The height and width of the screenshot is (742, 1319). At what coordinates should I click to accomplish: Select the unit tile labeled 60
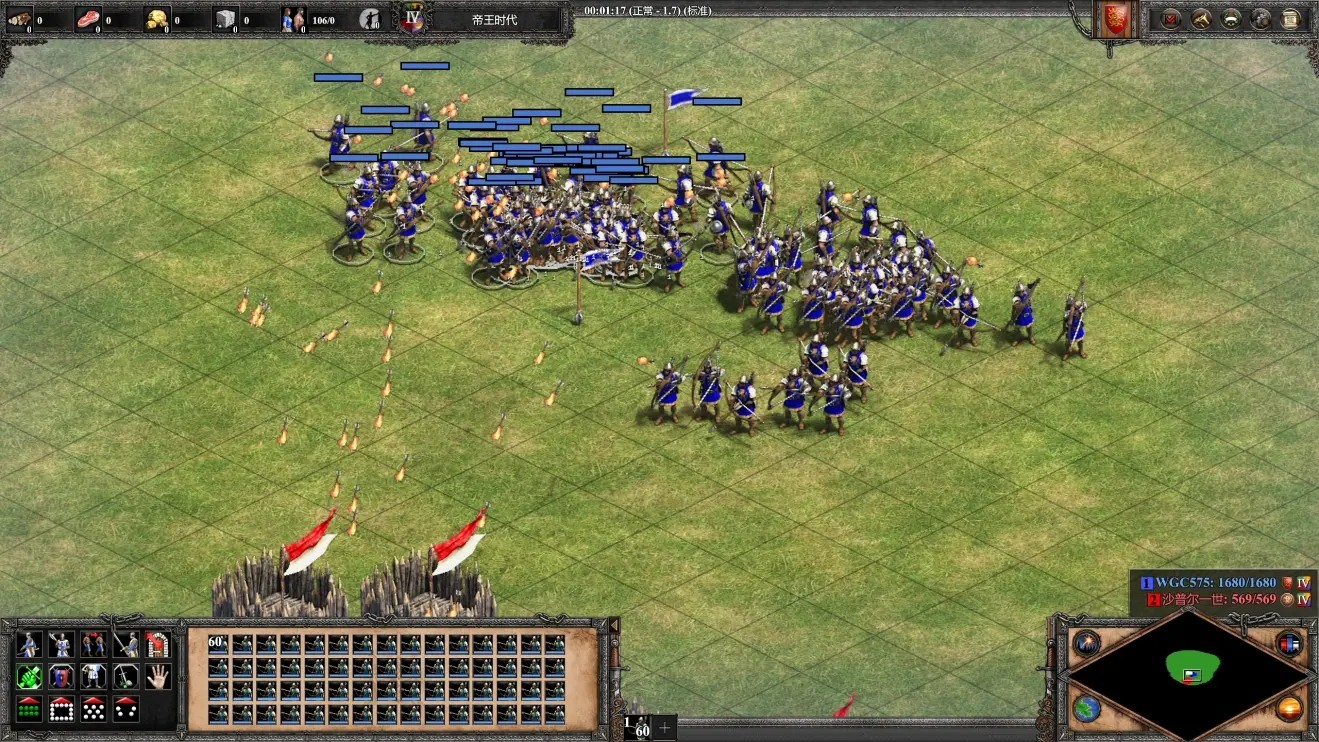click(x=218, y=643)
